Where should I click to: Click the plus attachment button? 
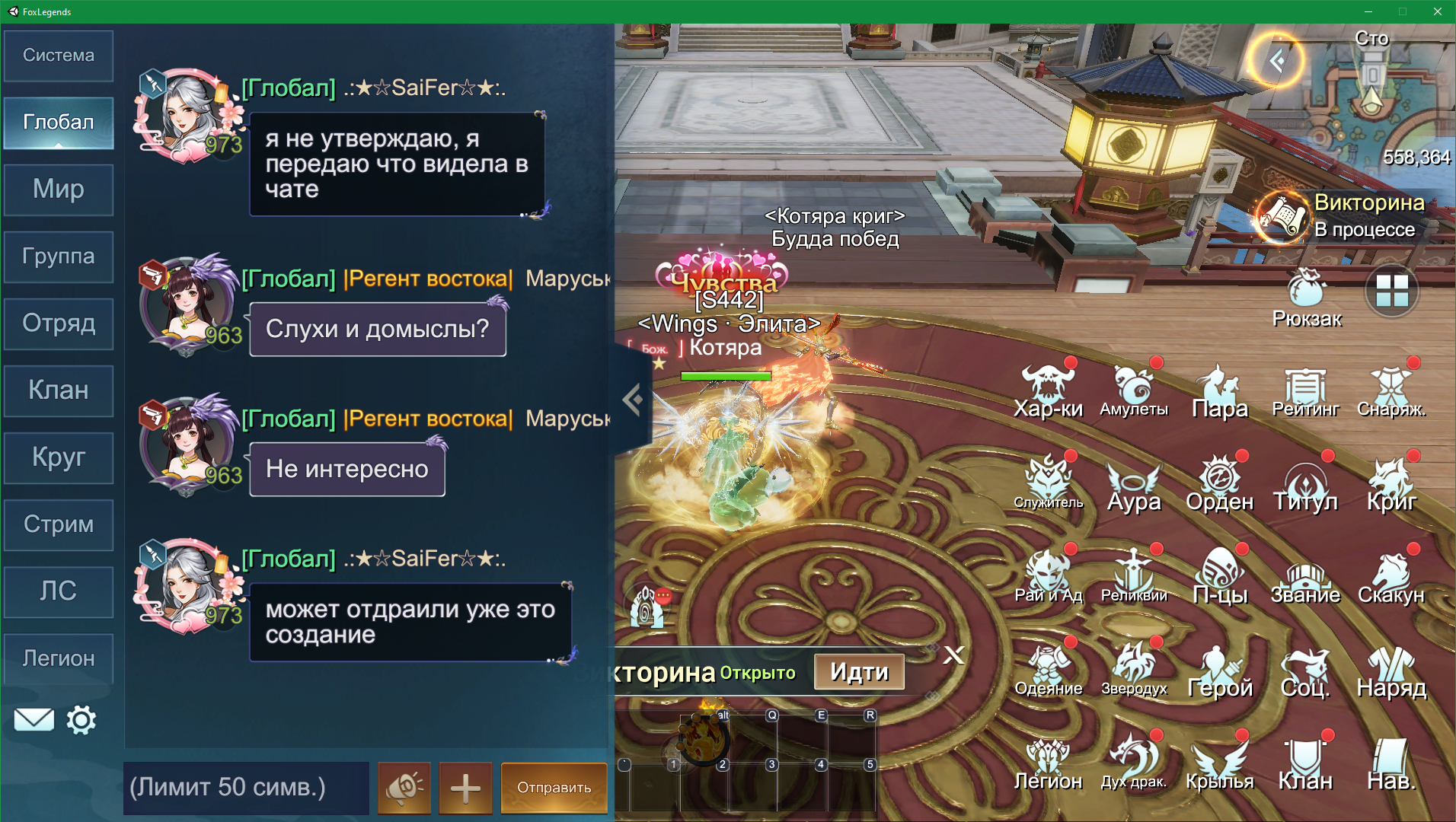click(465, 787)
